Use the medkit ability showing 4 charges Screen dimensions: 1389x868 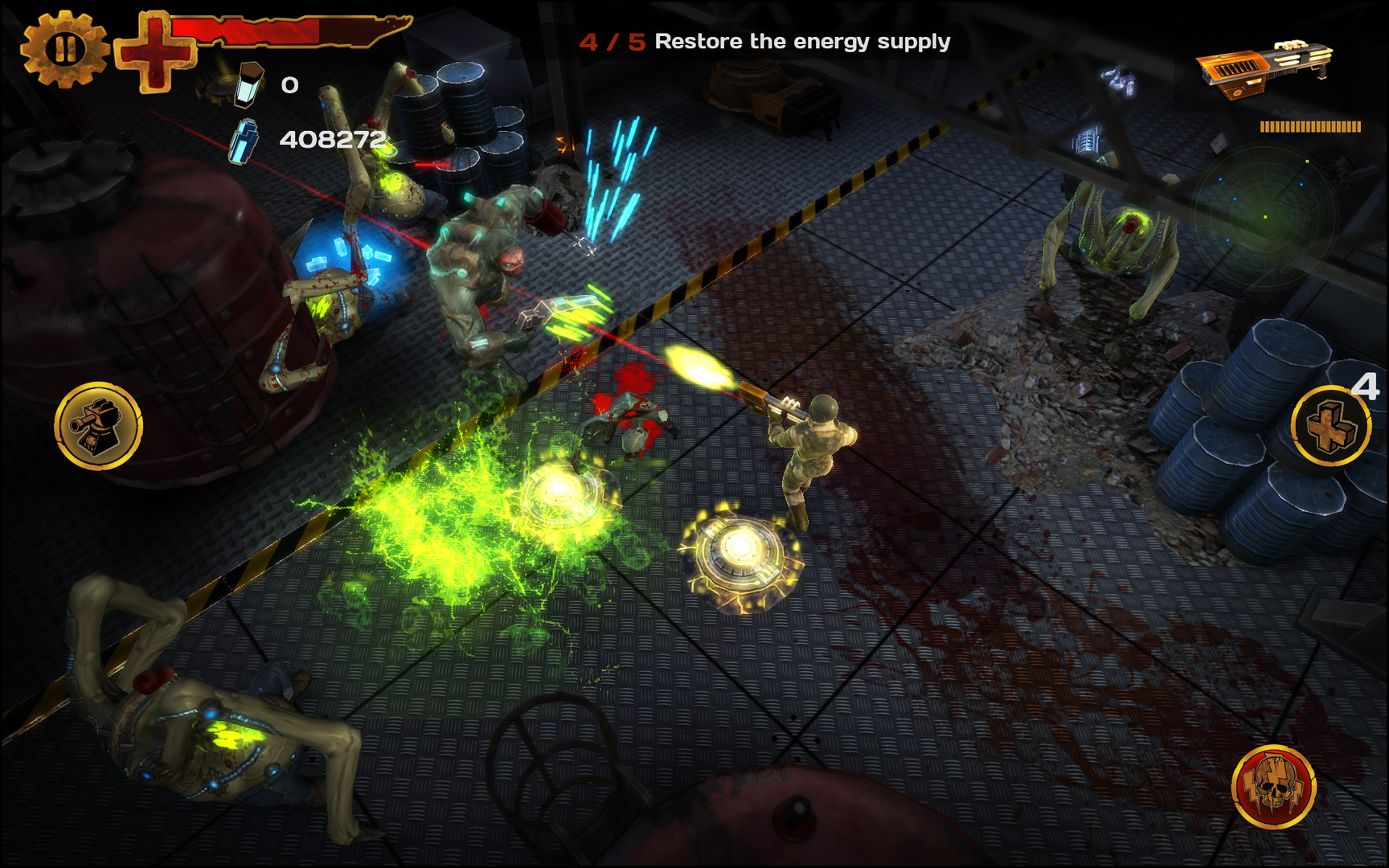(1330, 426)
